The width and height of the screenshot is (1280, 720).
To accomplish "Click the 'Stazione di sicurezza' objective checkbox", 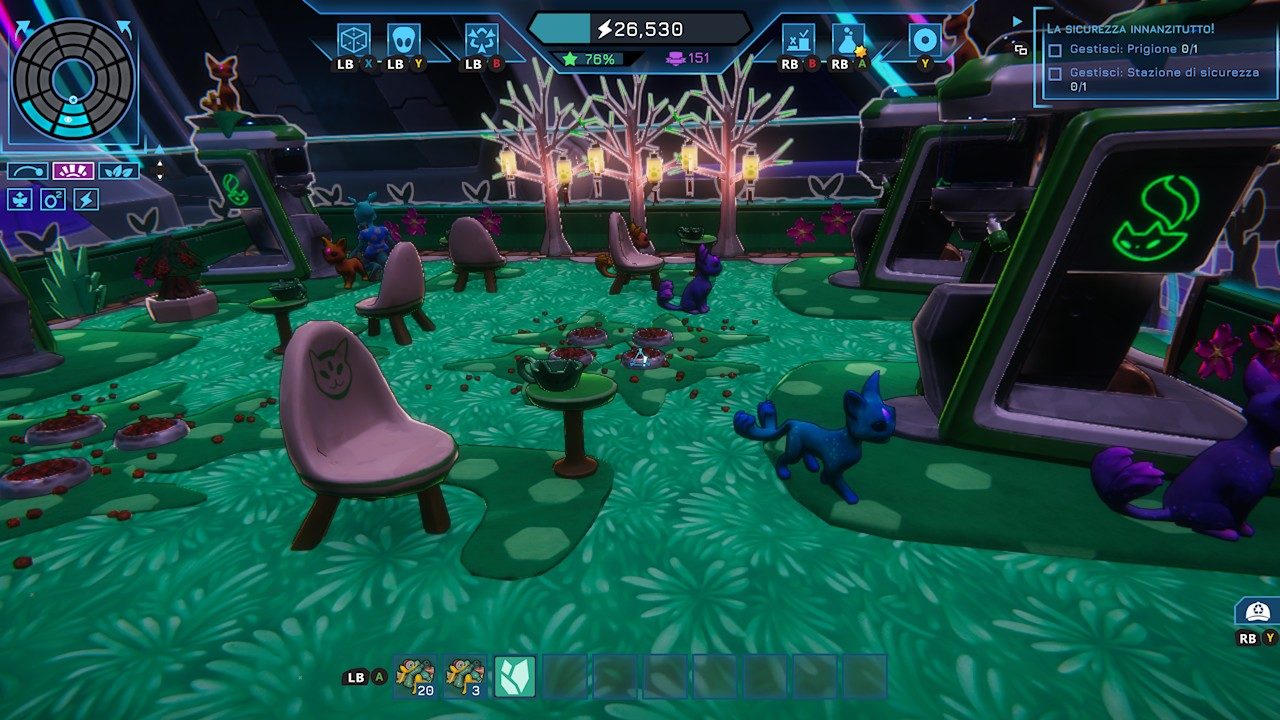I will (1054, 73).
